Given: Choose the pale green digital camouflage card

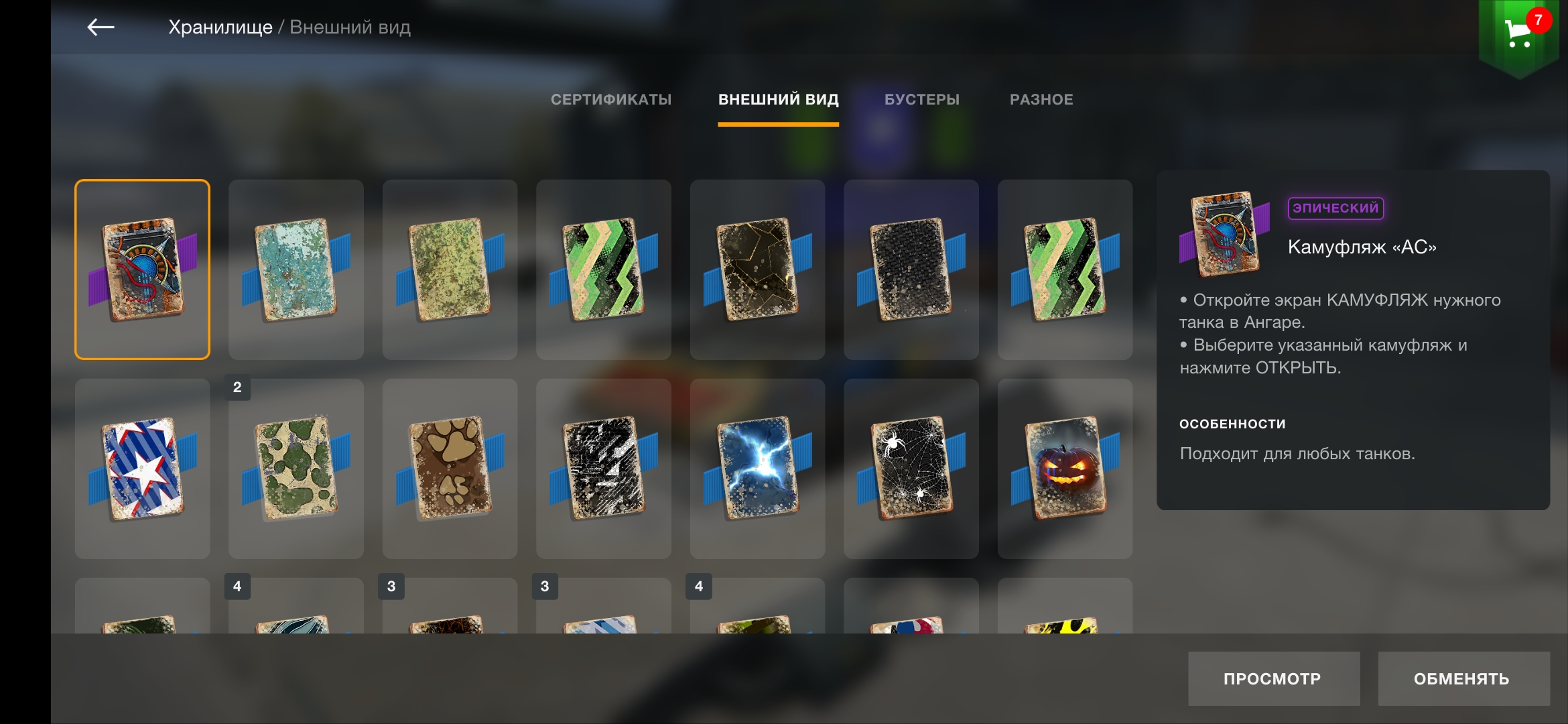Looking at the screenshot, I should pos(450,269).
